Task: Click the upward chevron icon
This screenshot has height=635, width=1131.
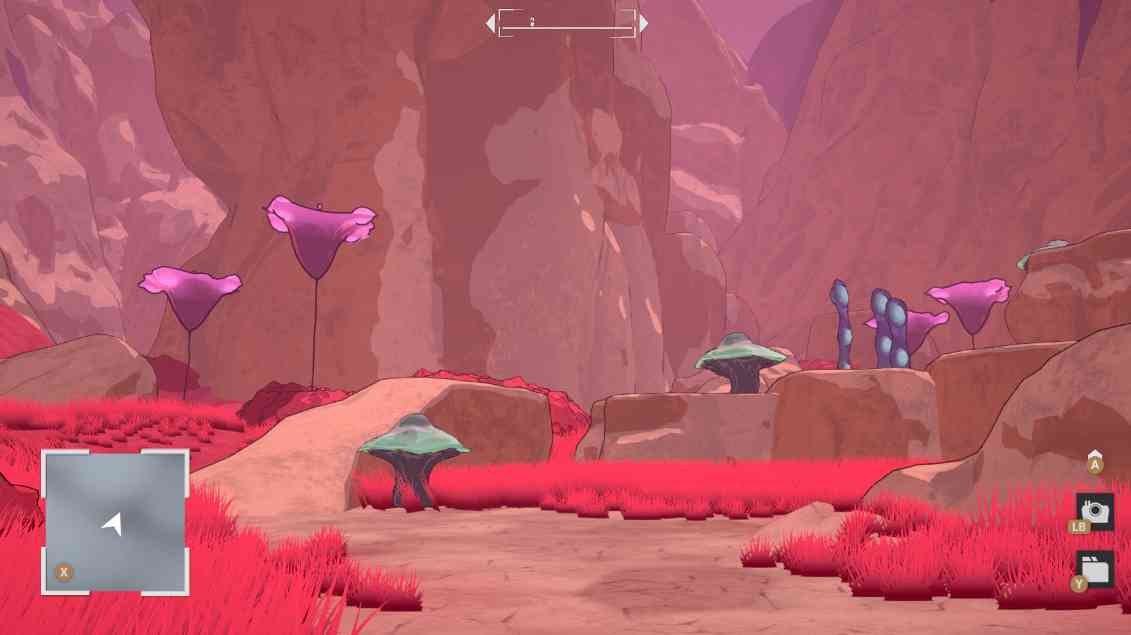Action: point(1095,455)
